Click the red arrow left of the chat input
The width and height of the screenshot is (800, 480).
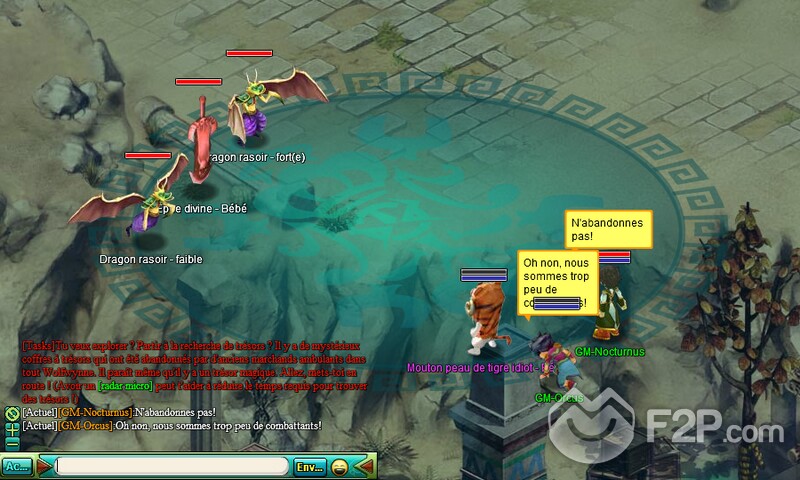pos(44,466)
